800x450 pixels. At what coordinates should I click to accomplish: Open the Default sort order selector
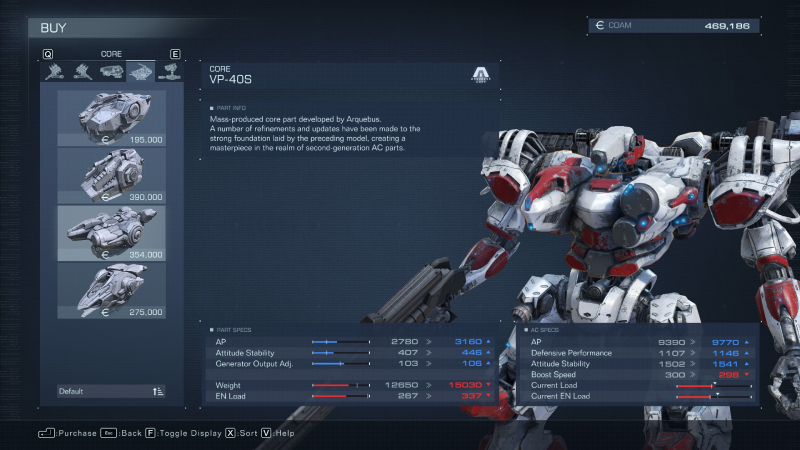(x=111, y=391)
